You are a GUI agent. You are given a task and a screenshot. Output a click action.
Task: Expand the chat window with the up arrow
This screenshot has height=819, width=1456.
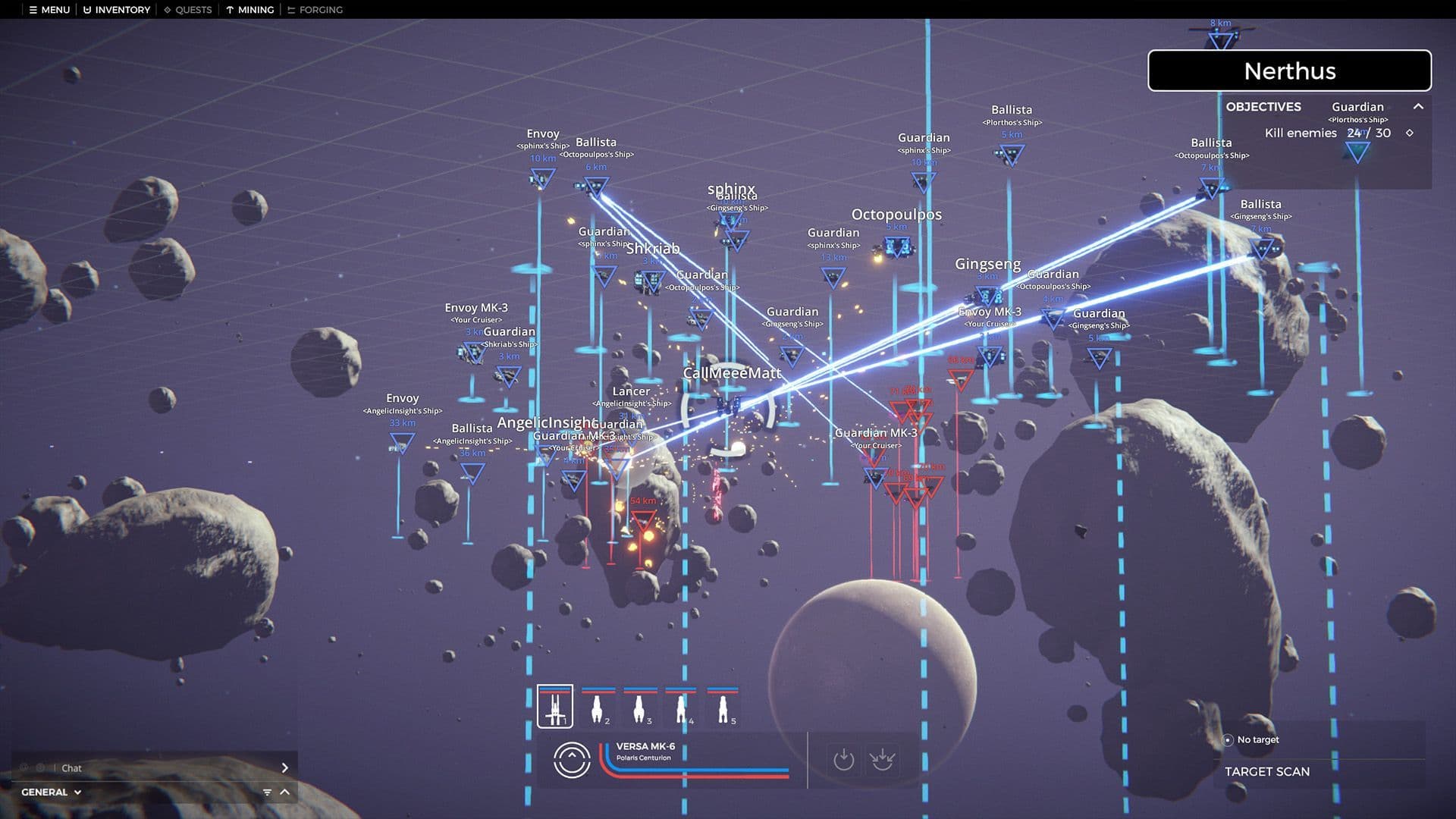(285, 792)
